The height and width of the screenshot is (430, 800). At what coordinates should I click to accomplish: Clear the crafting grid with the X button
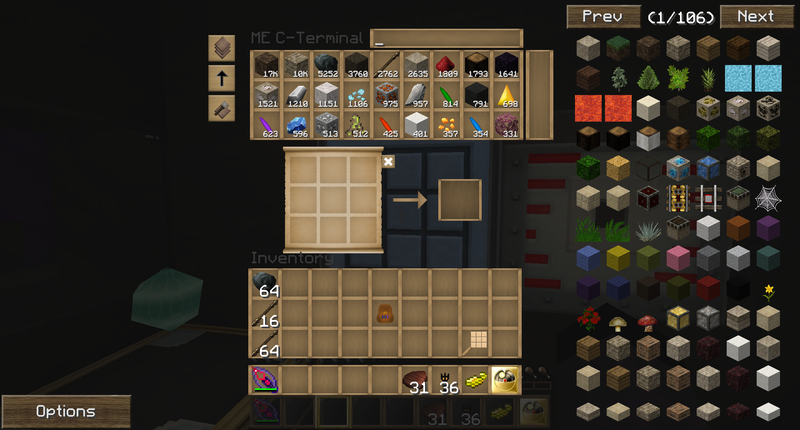click(388, 161)
